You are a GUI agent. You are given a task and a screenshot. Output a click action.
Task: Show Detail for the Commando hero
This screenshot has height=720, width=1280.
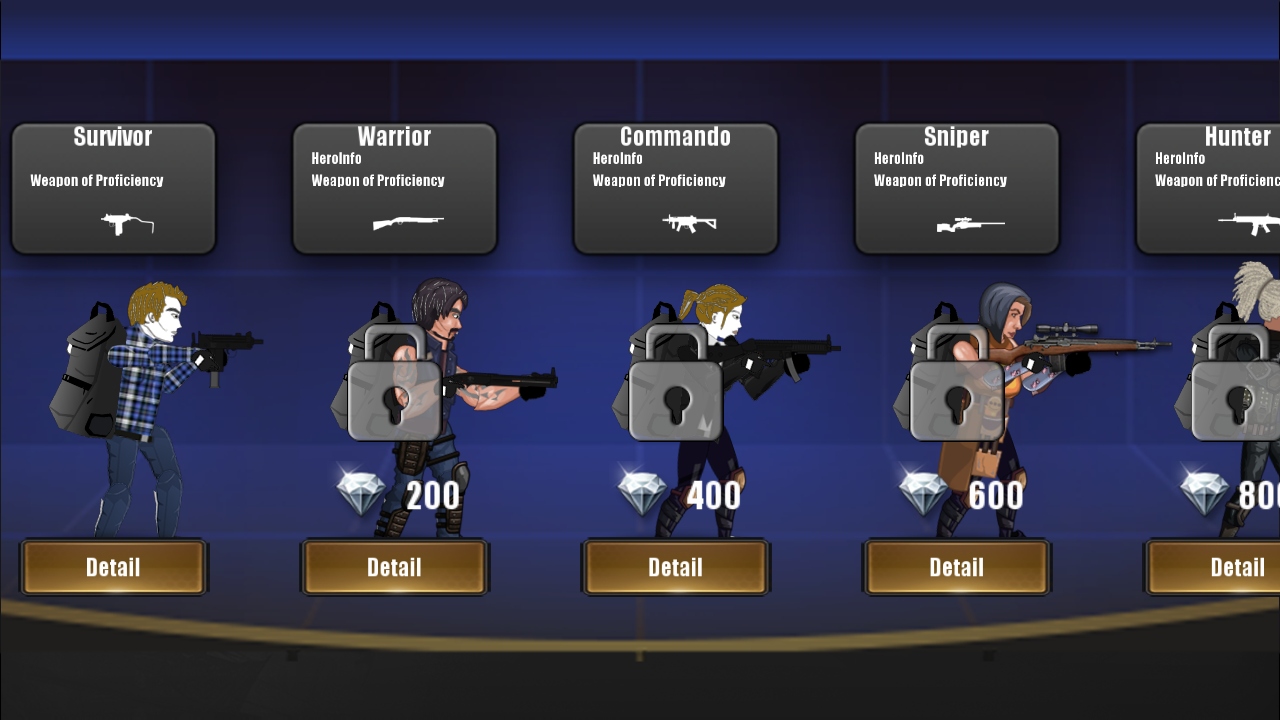pyautogui.click(x=675, y=567)
